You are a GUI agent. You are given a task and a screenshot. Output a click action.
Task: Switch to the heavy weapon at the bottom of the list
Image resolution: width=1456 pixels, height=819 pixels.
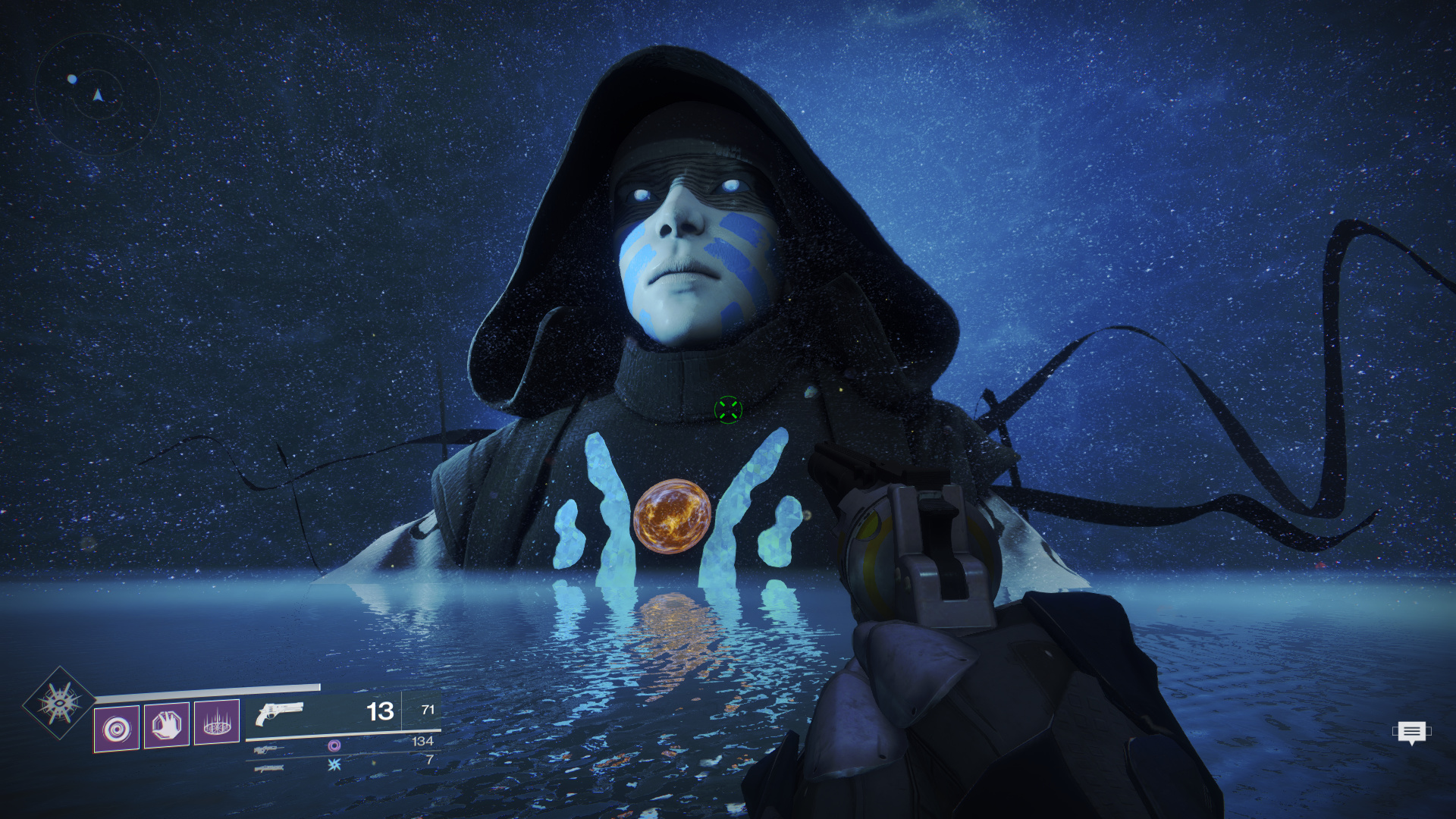pyautogui.click(x=269, y=768)
